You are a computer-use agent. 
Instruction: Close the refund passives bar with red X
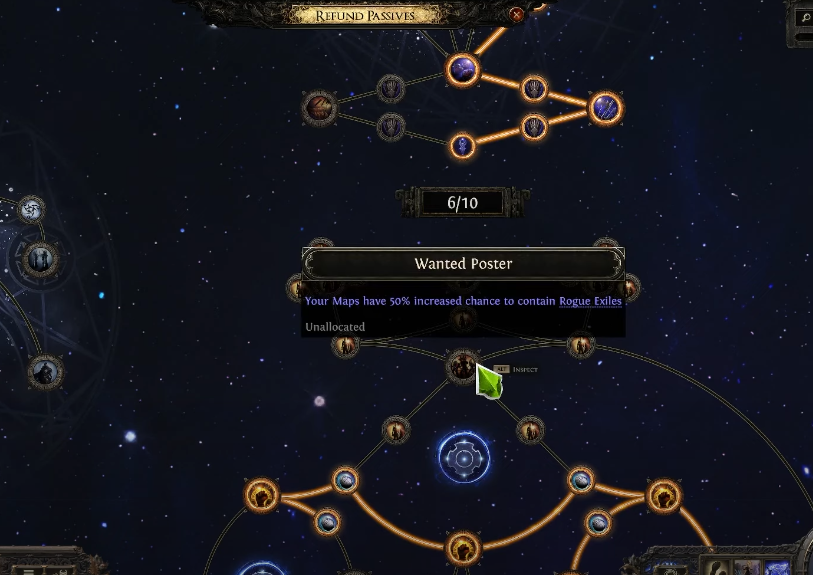(516, 15)
